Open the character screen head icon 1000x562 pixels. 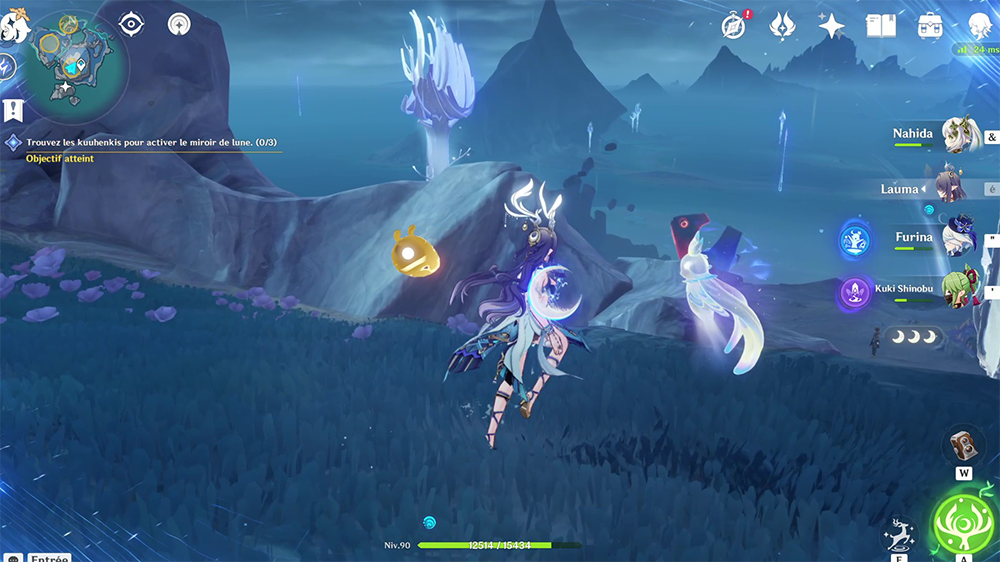coord(981,26)
